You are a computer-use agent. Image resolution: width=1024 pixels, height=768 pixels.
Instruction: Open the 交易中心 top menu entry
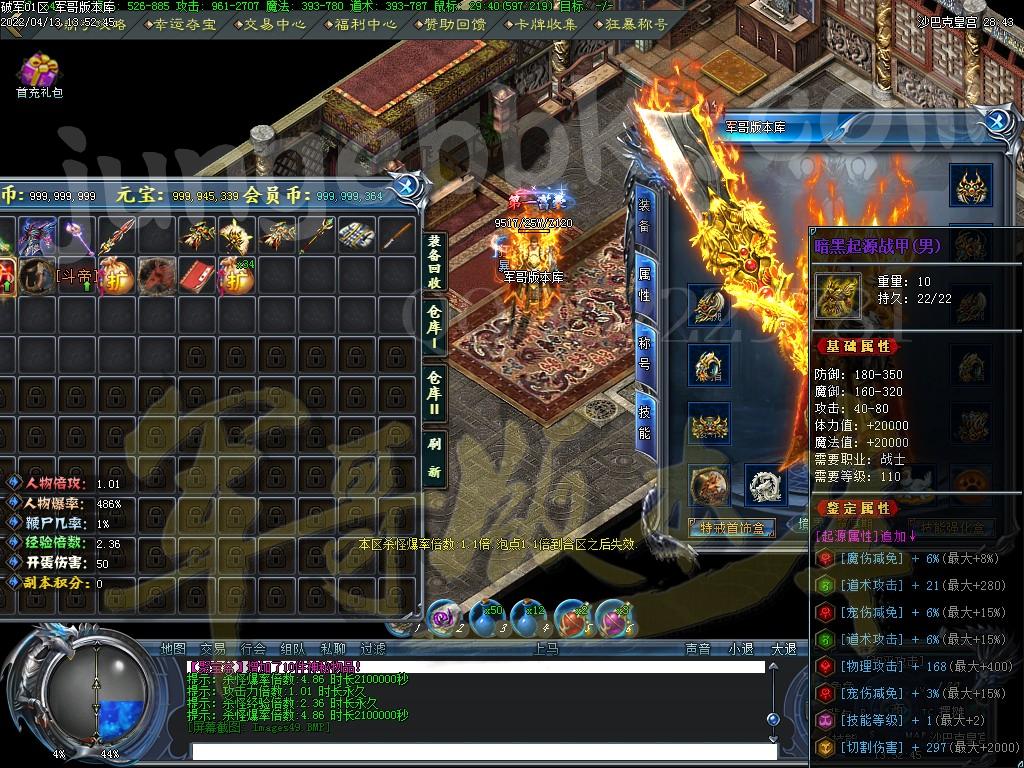coord(274,24)
